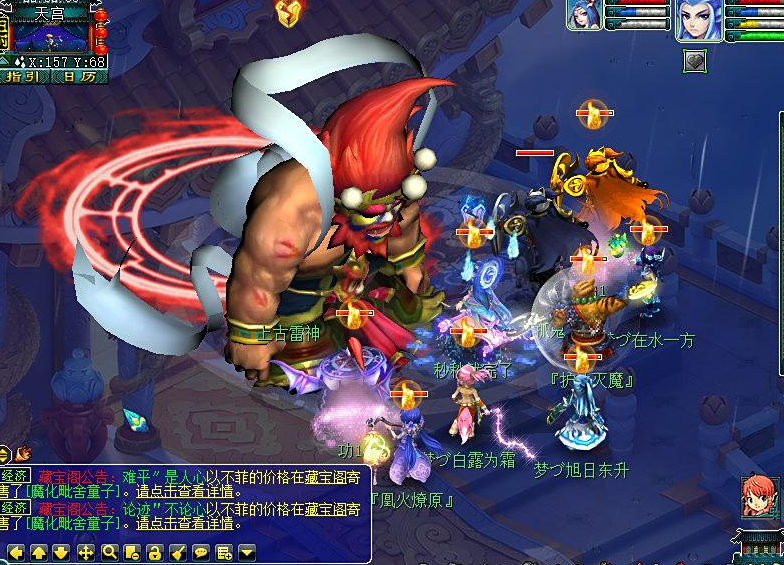Open the 指引 guide button

[x=24, y=75]
